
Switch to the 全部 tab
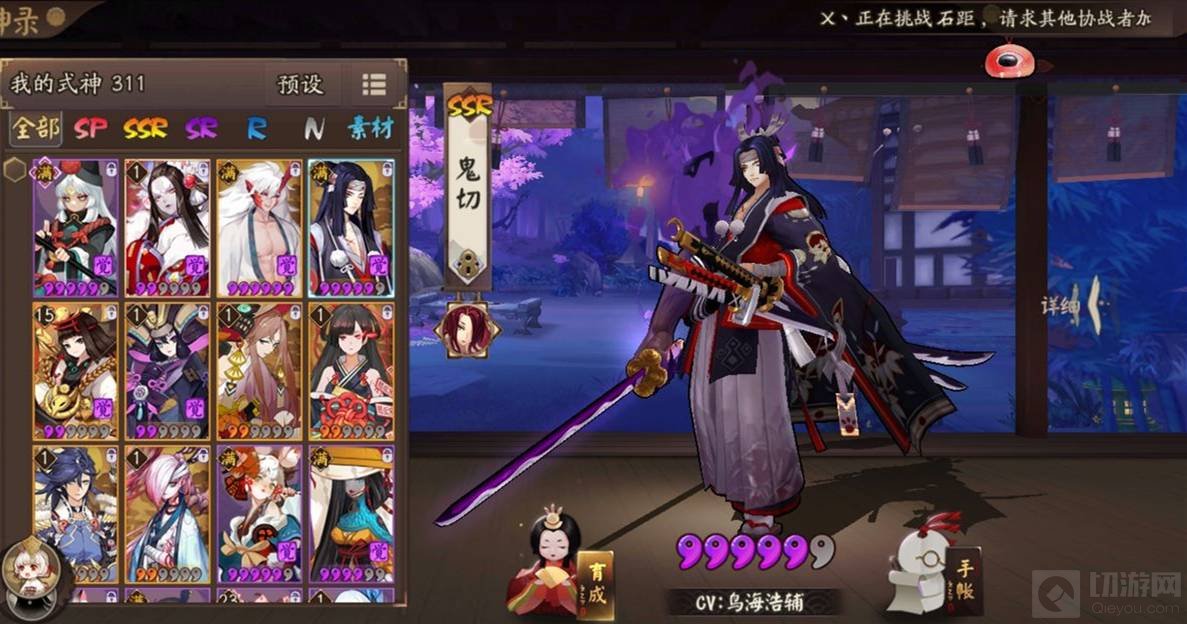(35, 129)
